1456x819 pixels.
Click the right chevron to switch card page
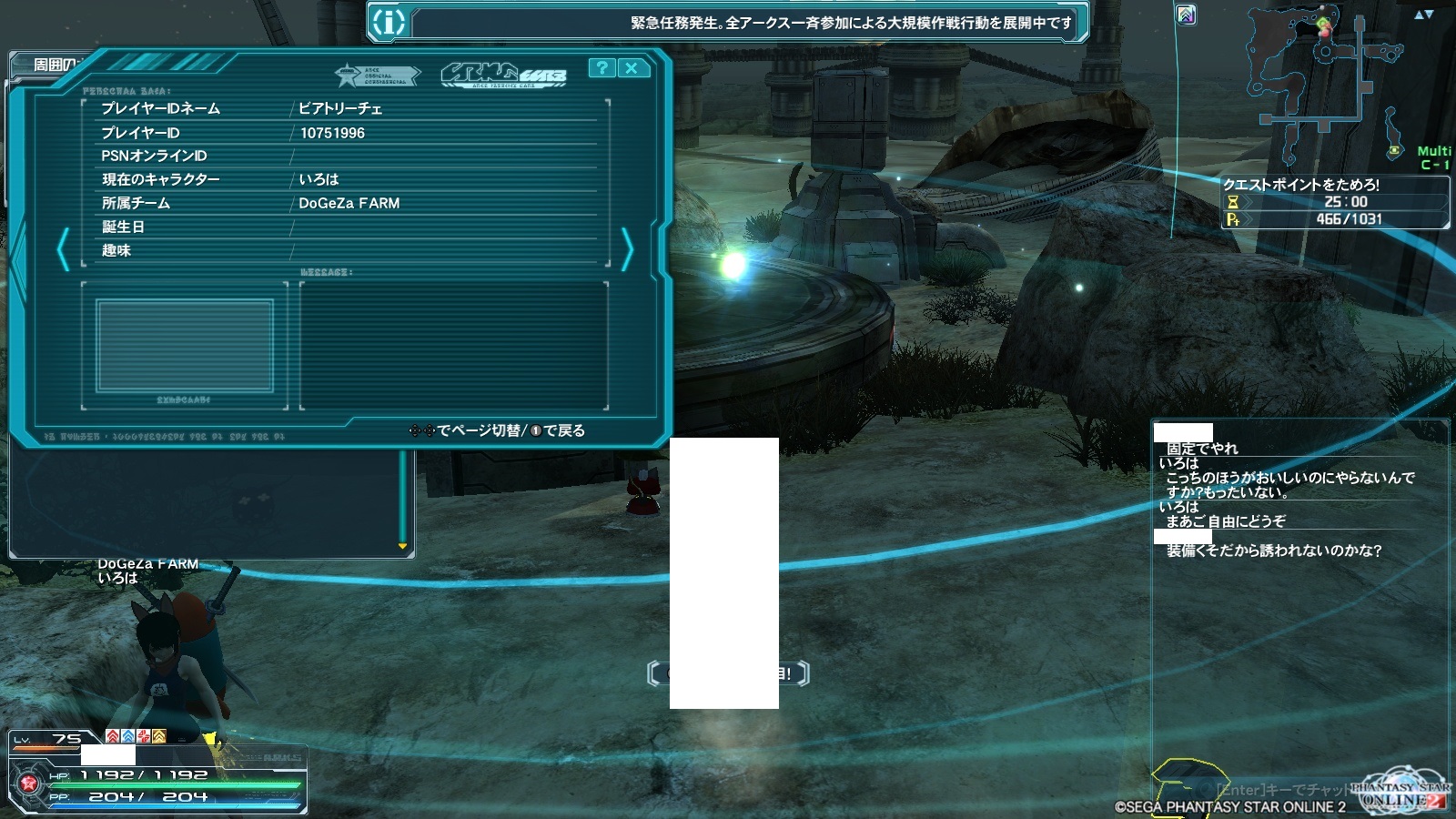pyautogui.click(x=628, y=247)
